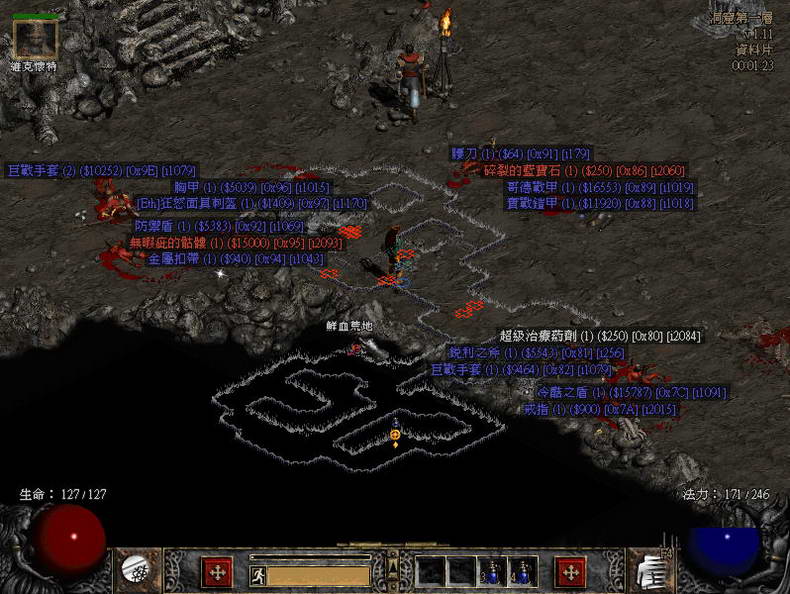Pick up the 腰刀 blade label

[520, 154]
